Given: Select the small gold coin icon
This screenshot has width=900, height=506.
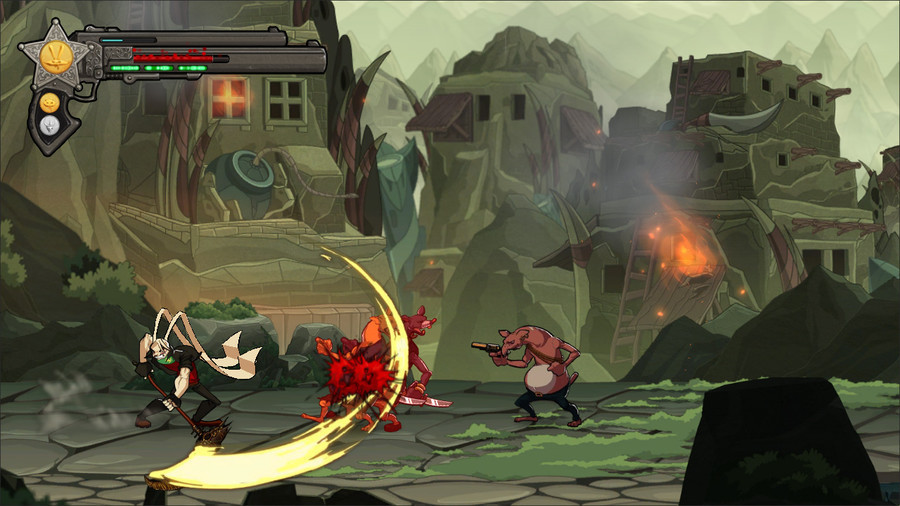Looking at the screenshot, I should click(46, 101).
